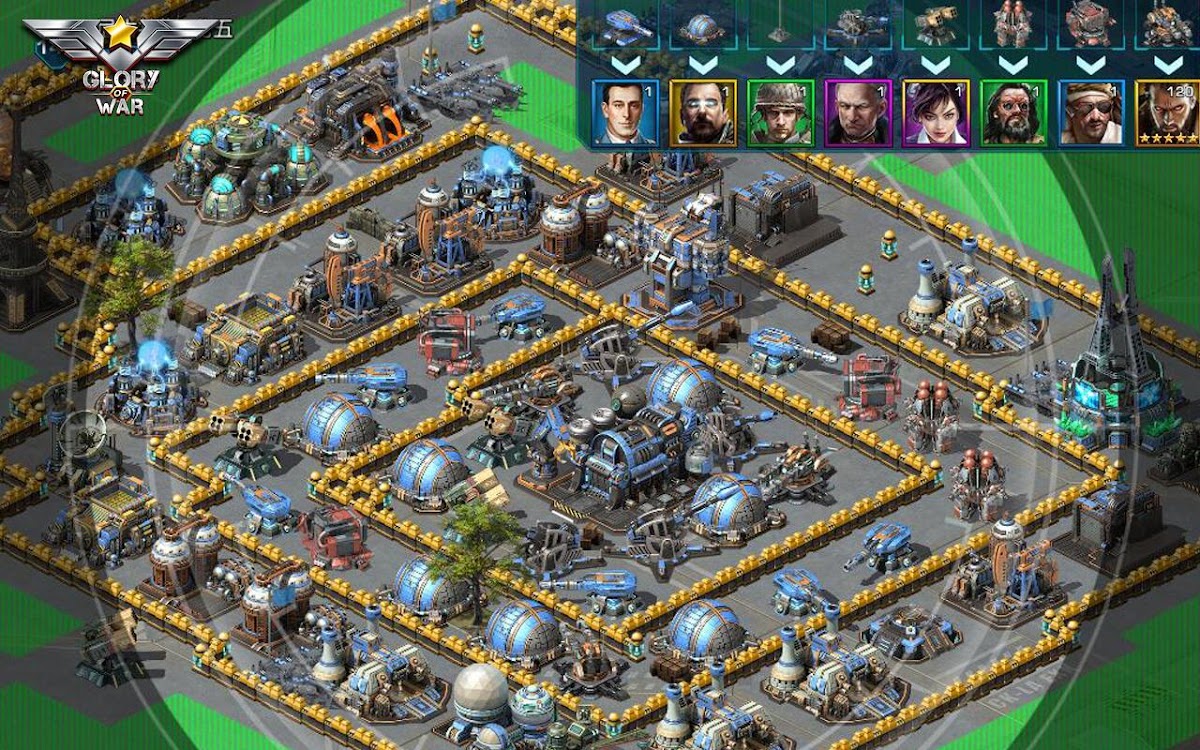Select the blue dome building slot
Viewport: 1200px width, 750px height.
(702, 25)
